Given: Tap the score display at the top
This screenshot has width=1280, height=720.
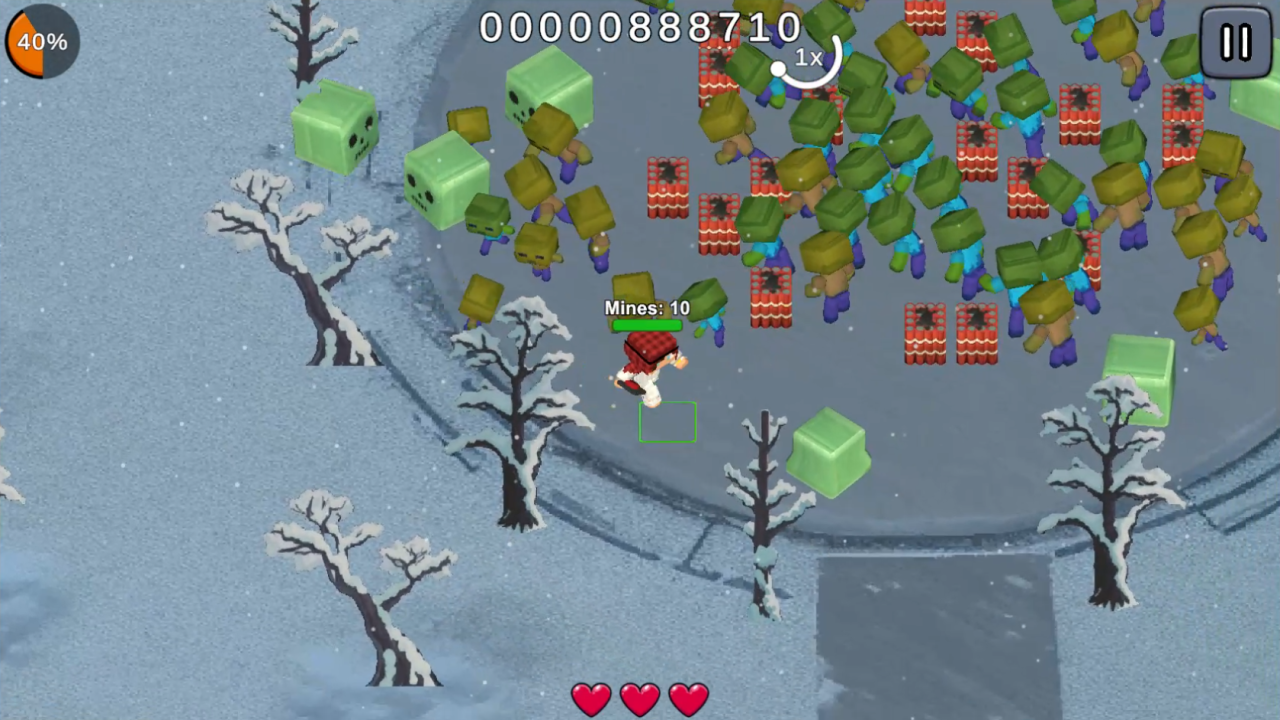Looking at the screenshot, I should click(640, 27).
